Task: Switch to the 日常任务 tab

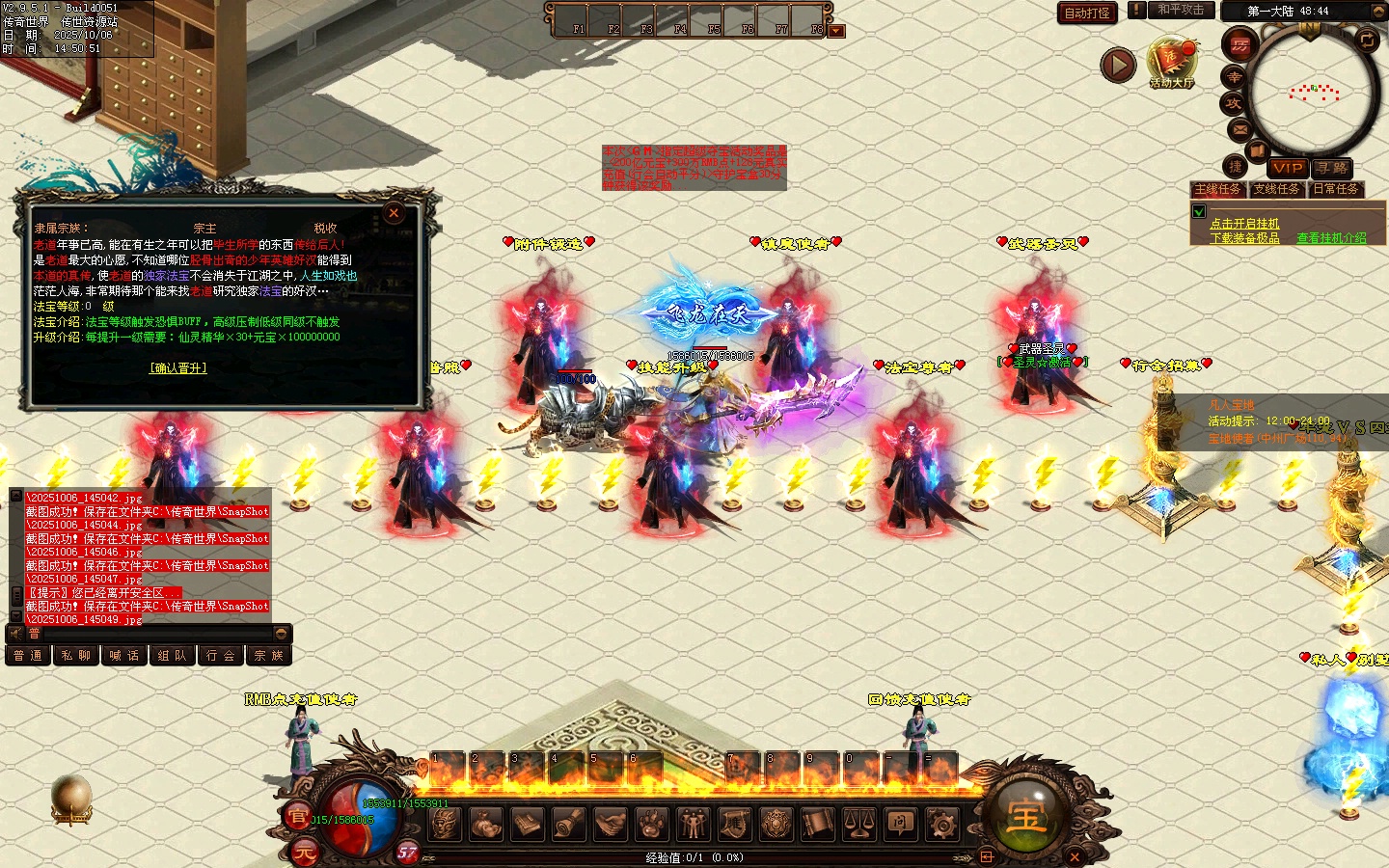Action: pos(1336,189)
